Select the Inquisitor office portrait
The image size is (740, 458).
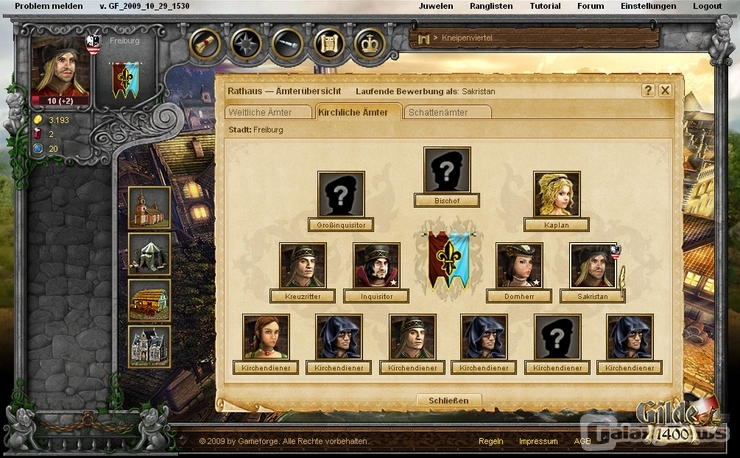[x=377, y=265]
